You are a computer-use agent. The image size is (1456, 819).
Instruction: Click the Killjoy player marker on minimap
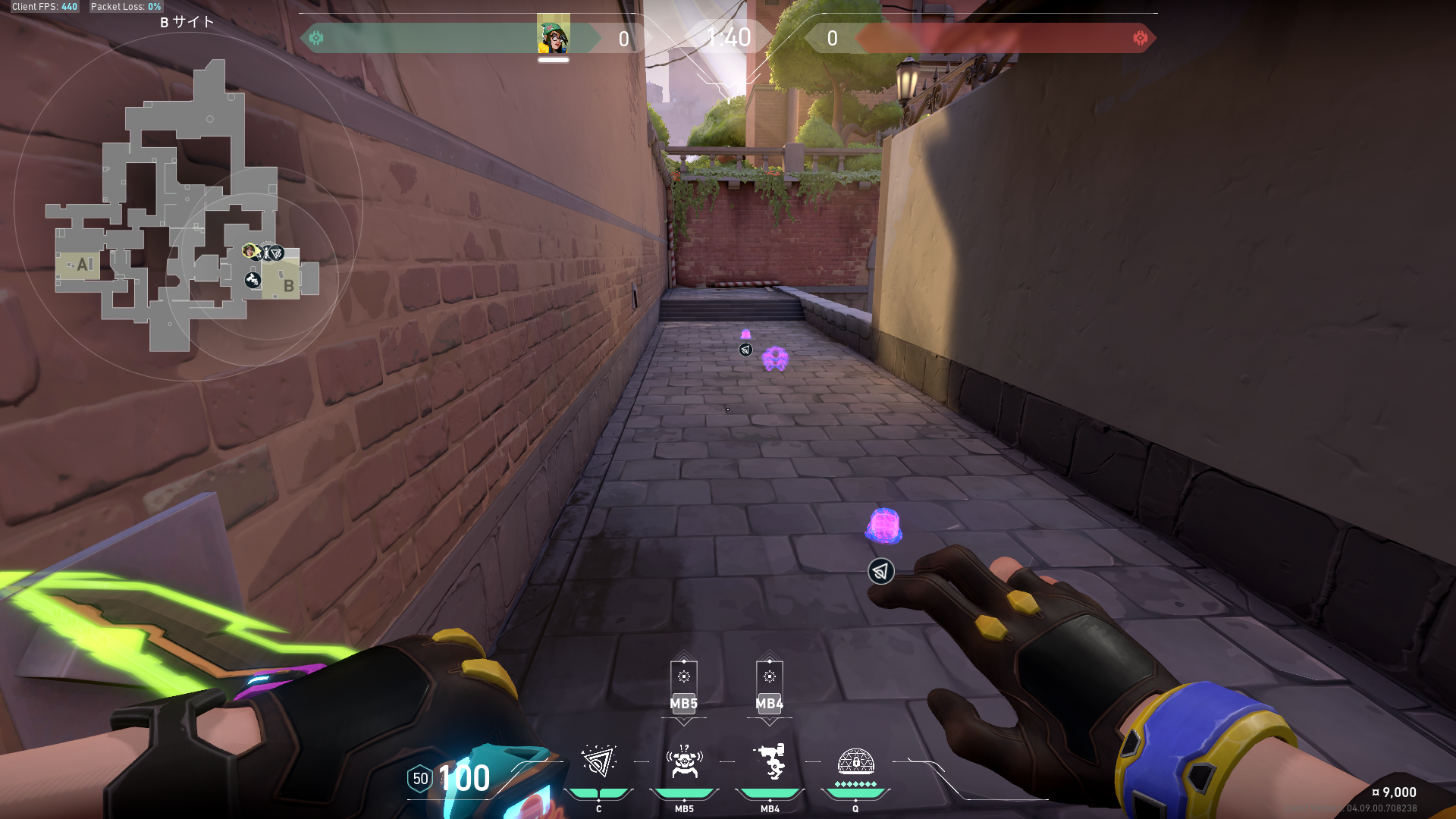click(249, 250)
